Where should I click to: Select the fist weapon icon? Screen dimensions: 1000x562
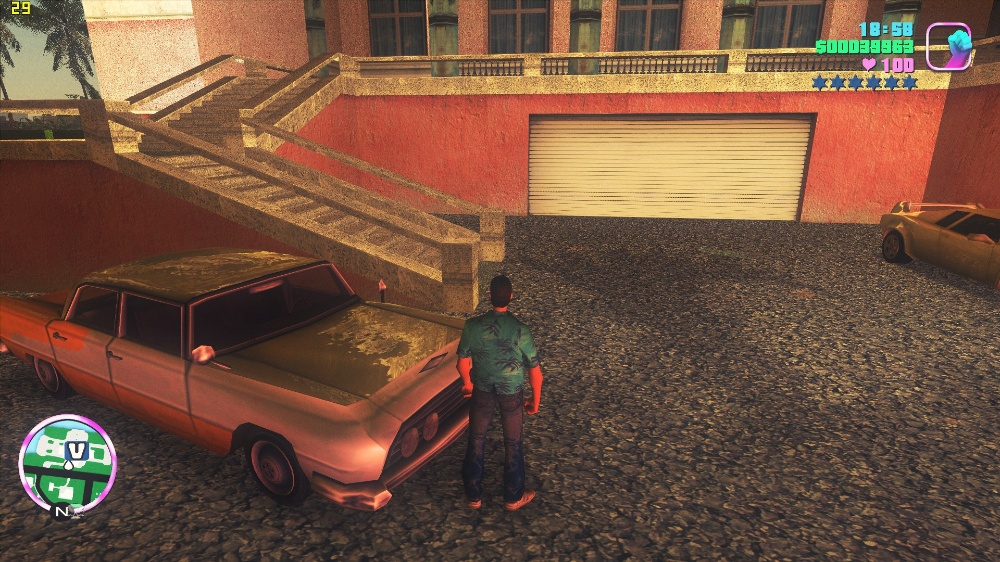[948, 46]
